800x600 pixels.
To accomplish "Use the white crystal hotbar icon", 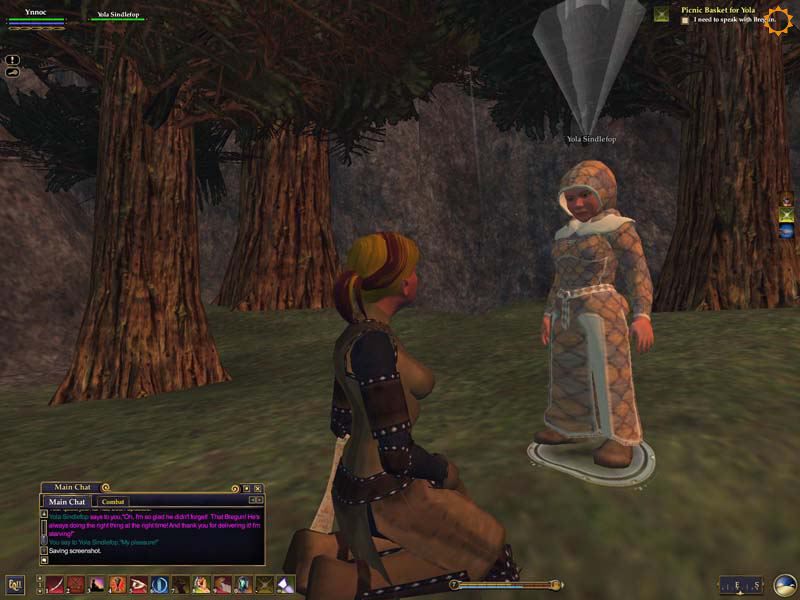I will [285, 585].
